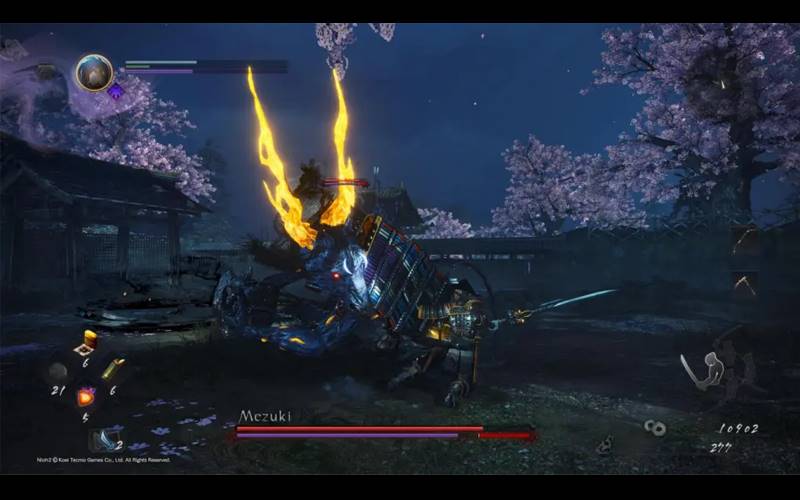The image size is (800, 500).
Task: Select the green scroll quick item
Action: [x=112, y=369]
